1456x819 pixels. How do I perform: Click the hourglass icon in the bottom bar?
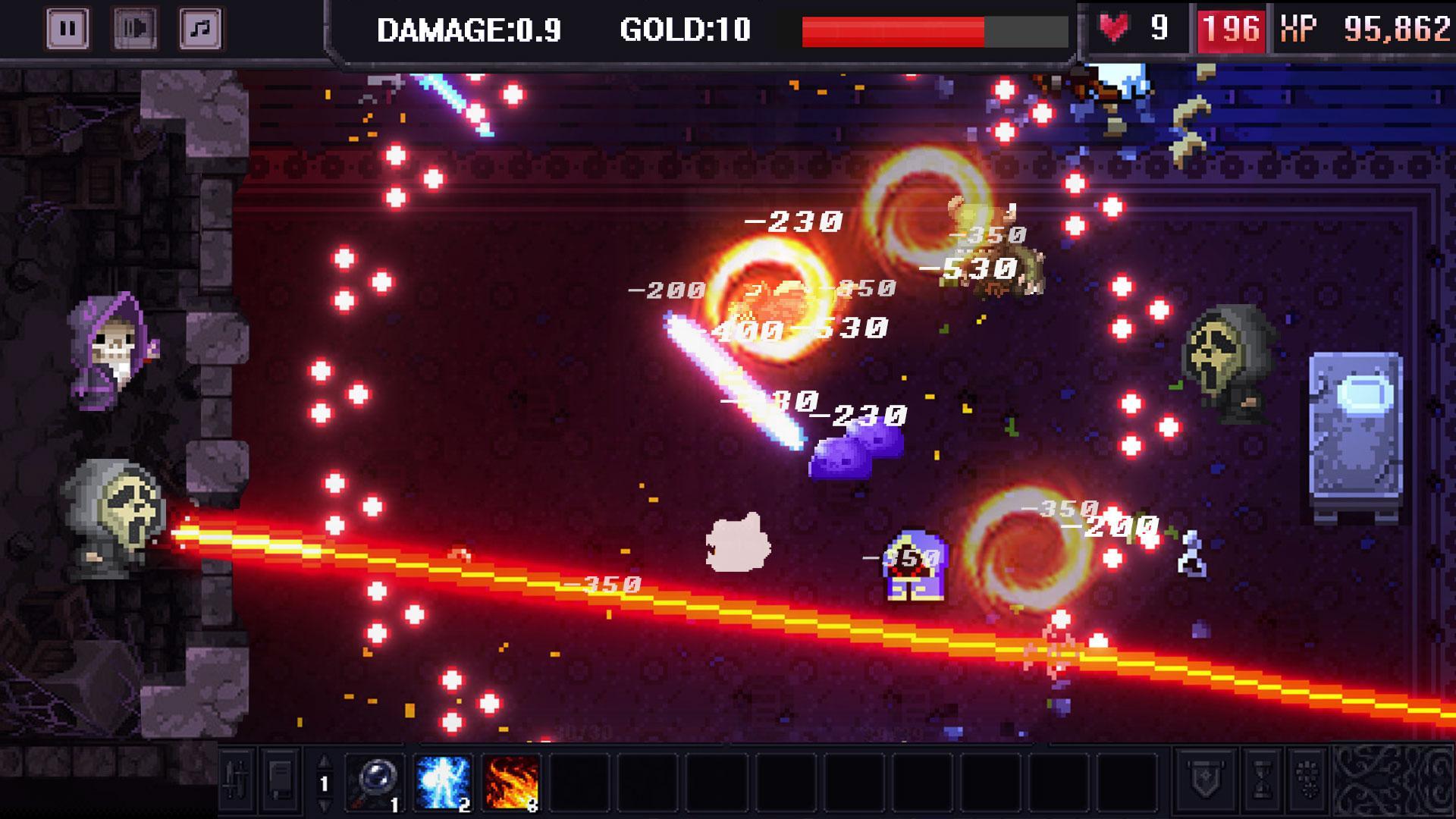pyautogui.click(x=1263, y=783)
